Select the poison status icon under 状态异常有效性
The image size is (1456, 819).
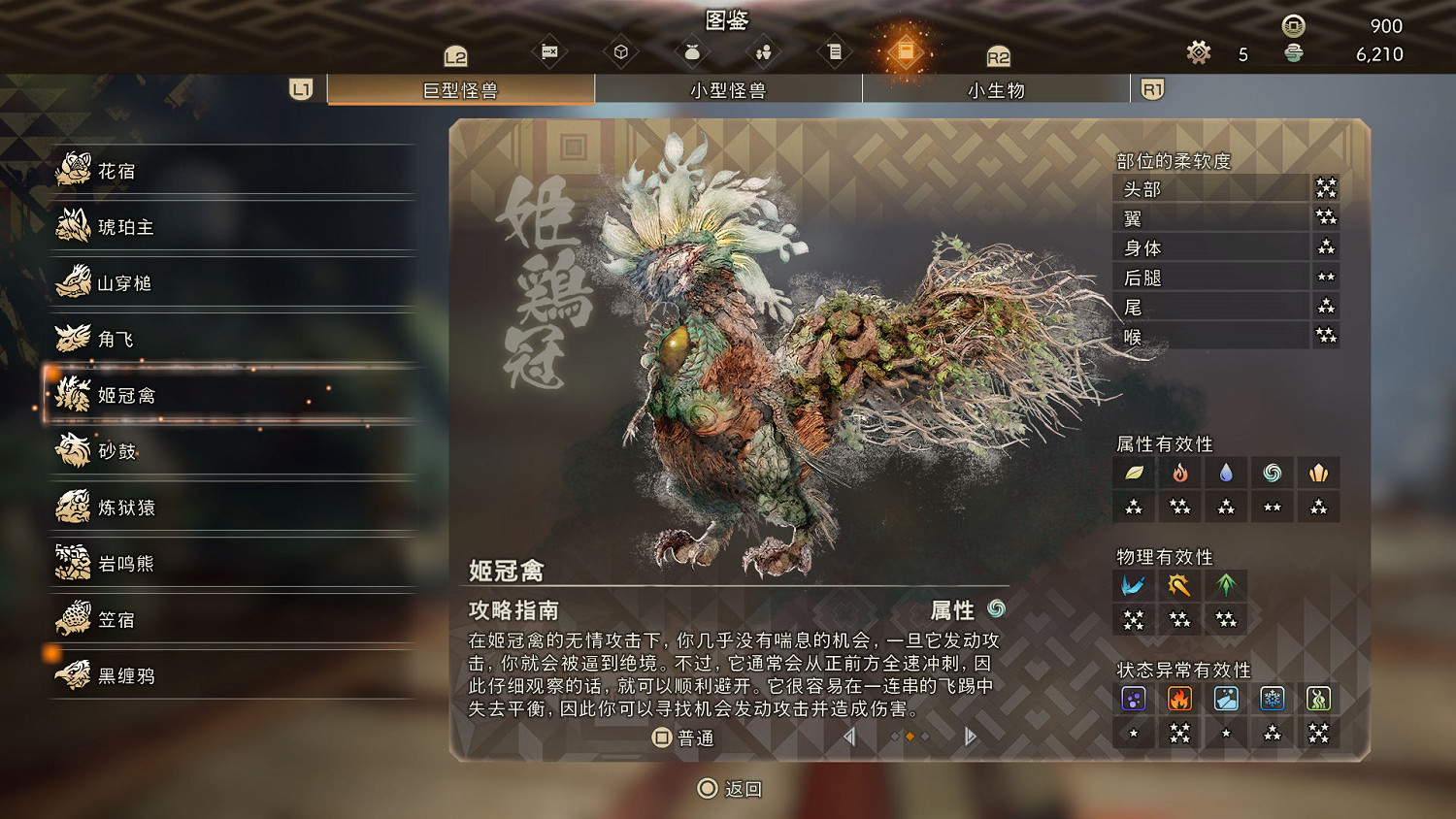(1134, 698)
